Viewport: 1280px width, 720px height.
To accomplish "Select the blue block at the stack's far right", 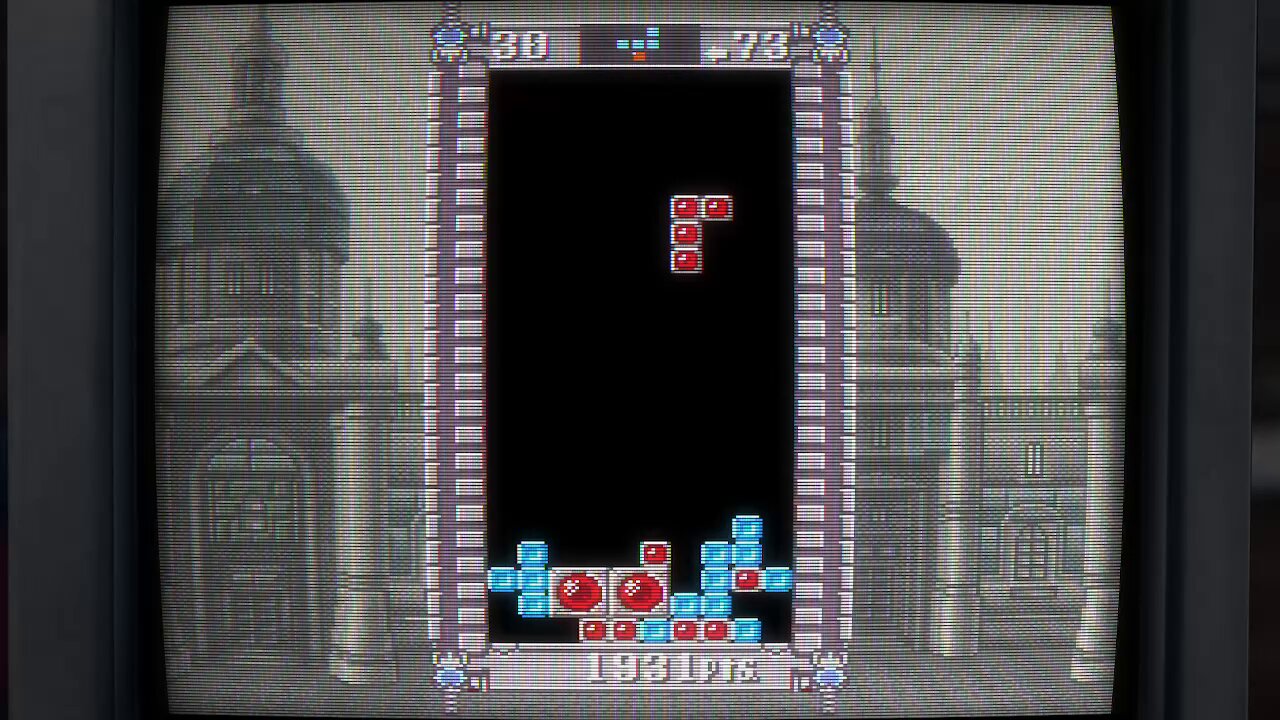I will pos(780,578).
